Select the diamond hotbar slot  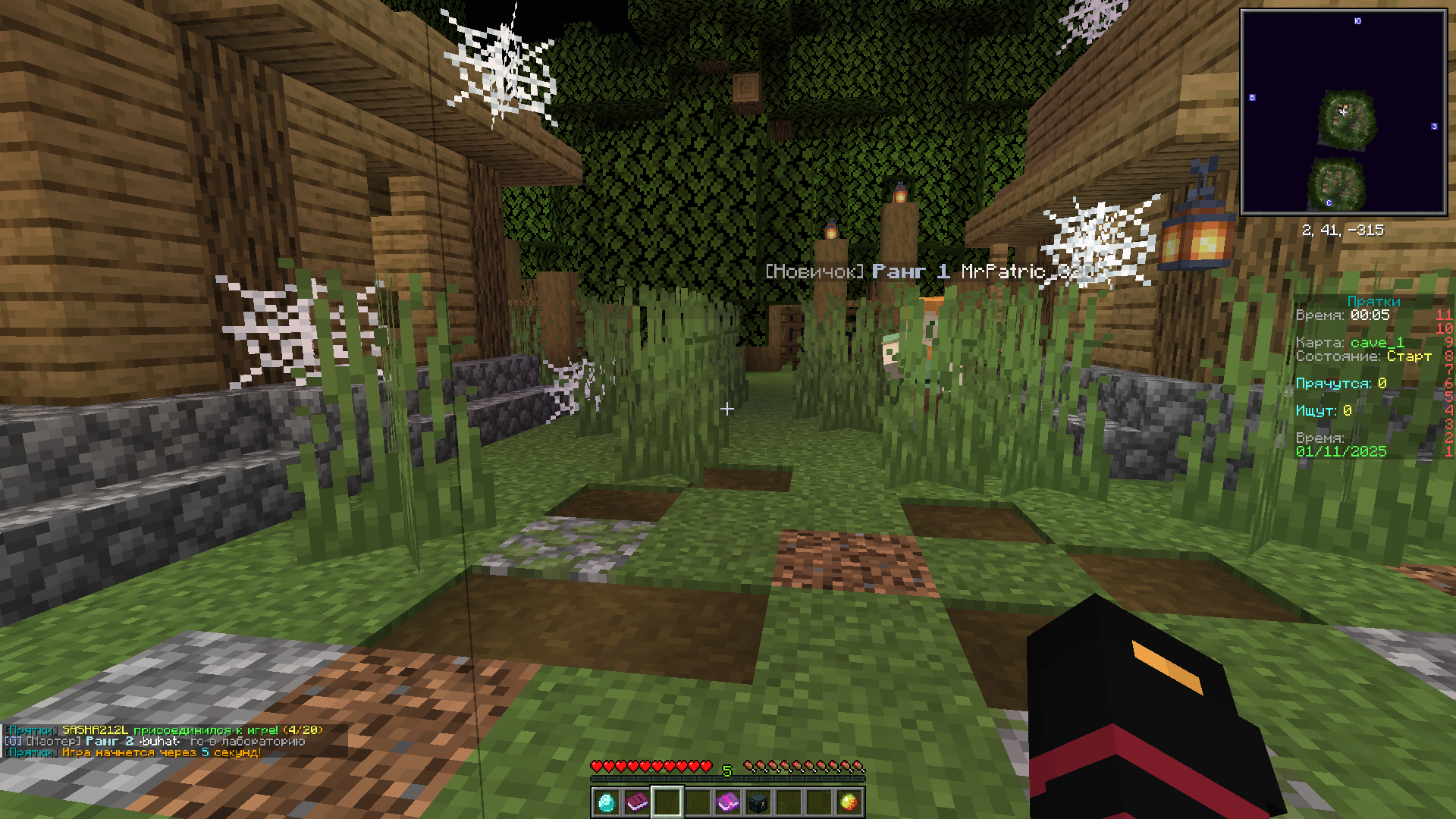[x=606, y=802]
